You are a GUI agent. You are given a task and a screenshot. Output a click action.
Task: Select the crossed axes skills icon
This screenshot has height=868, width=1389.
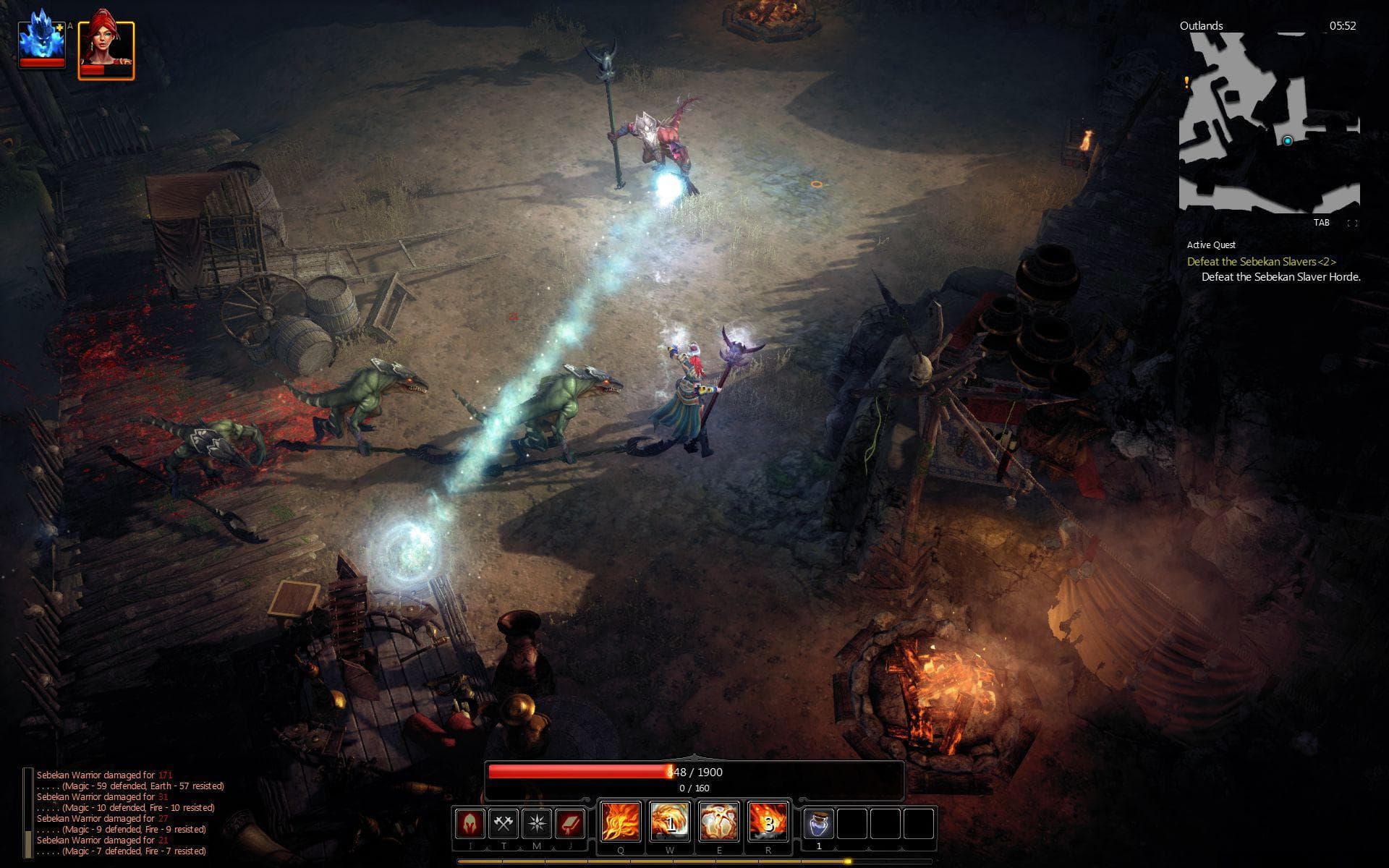(503, 822)
